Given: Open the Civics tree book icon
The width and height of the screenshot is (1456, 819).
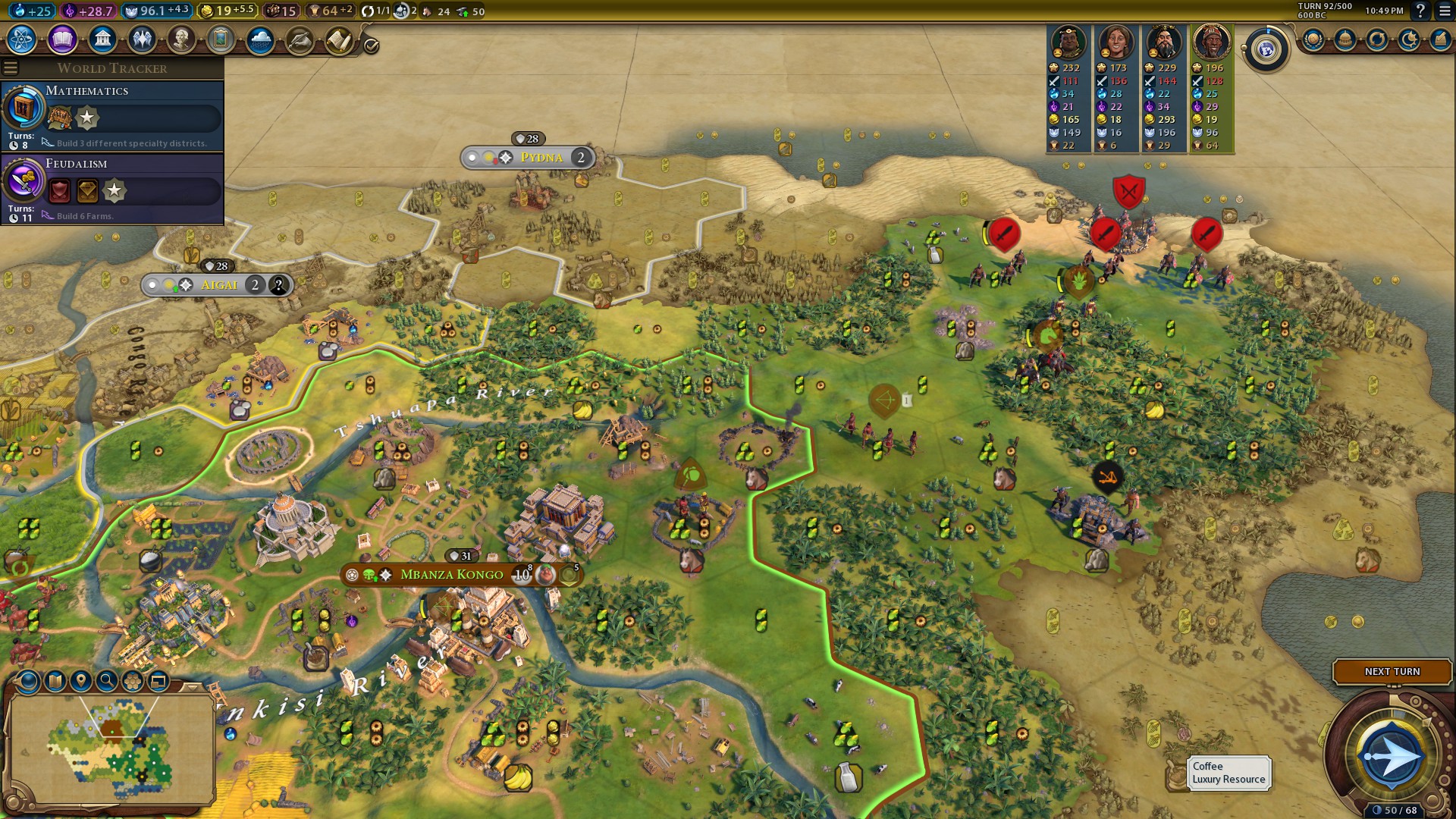Looking at the screenshot, I should (62, 39).
